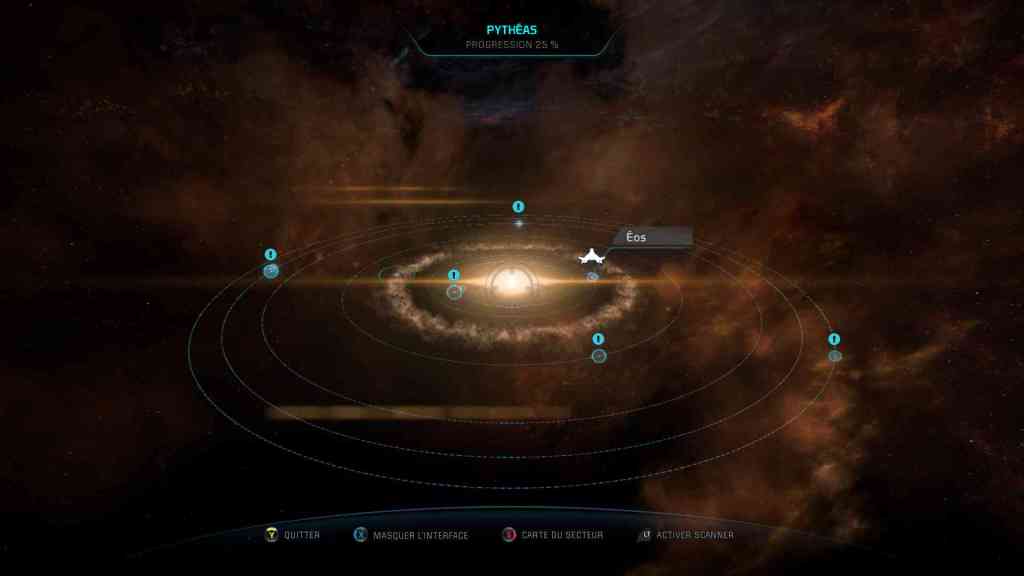Image resolution: width=1024 pixels, height=576 pixels.
Task: Select the exclamation-marked planet closest to the sun
Action: [x=454, y=291]
